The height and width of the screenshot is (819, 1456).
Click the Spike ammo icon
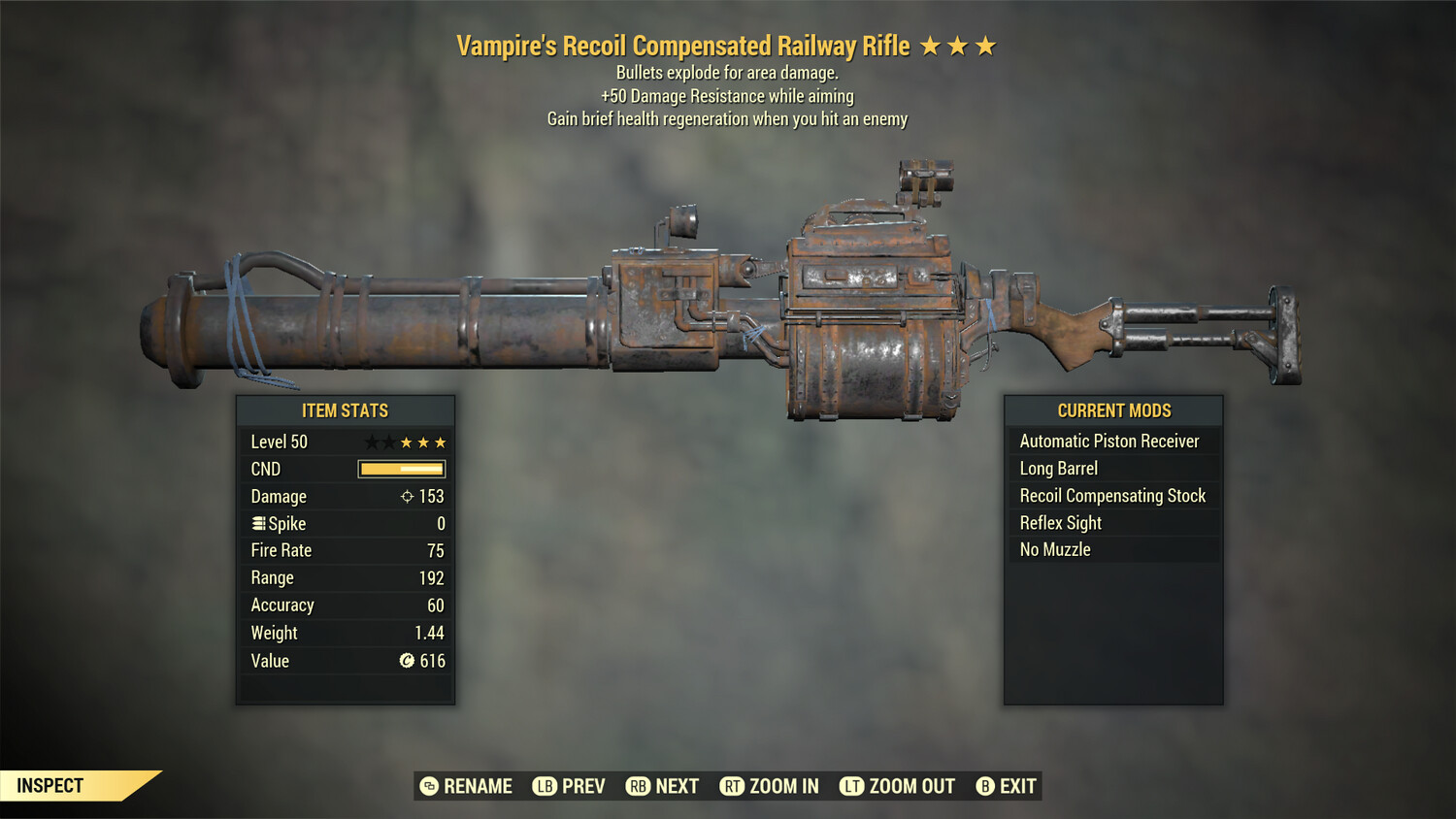257,523
